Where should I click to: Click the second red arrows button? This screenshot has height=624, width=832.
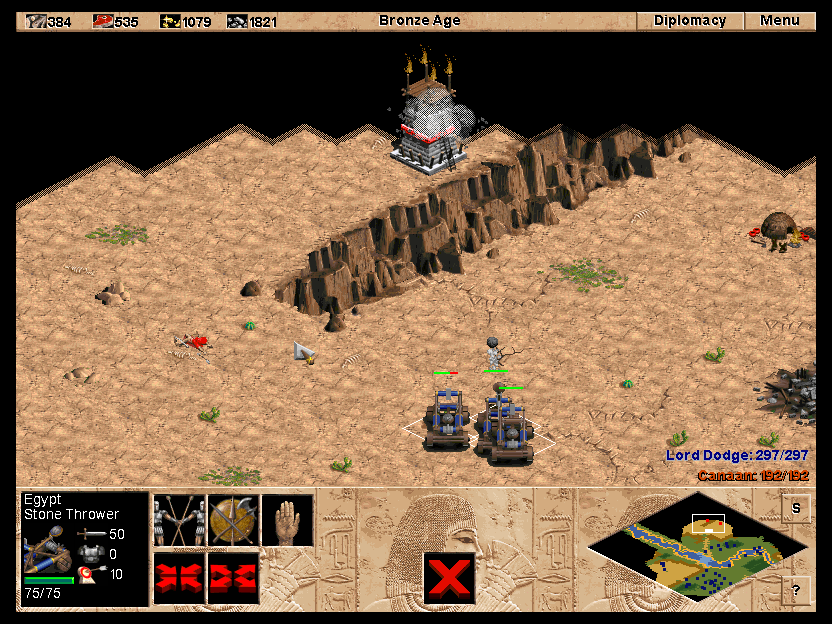pyautogui.click(x=233, y=578)
